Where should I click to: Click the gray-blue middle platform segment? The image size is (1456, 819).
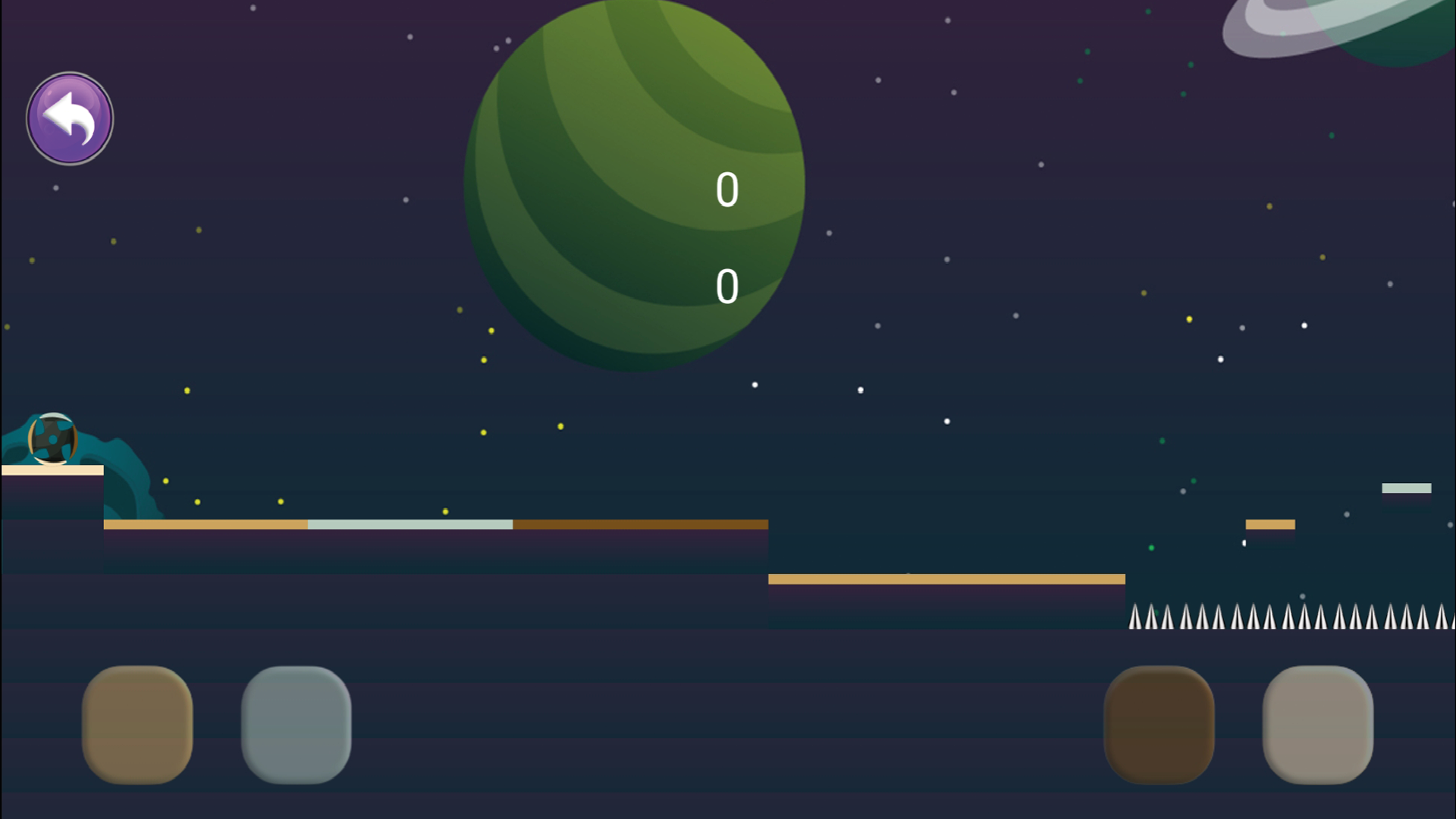(x=409, y=523)
